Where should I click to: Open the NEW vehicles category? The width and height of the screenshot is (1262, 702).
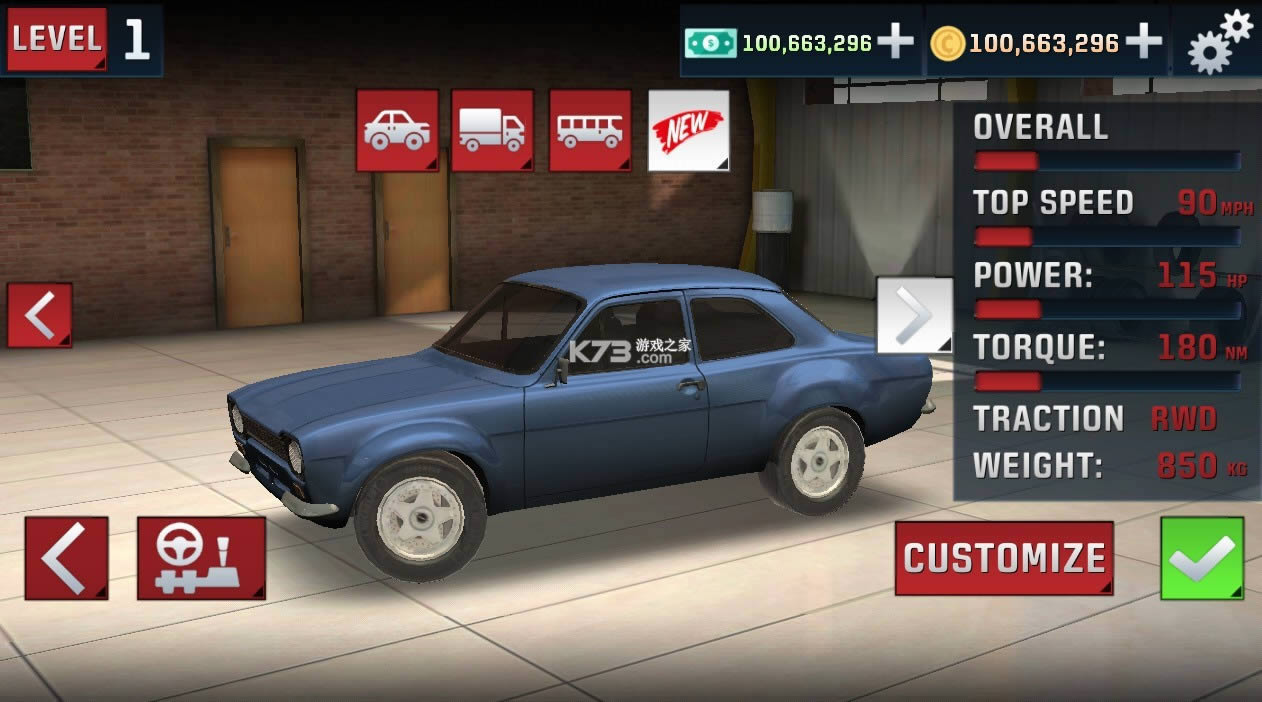688,130
